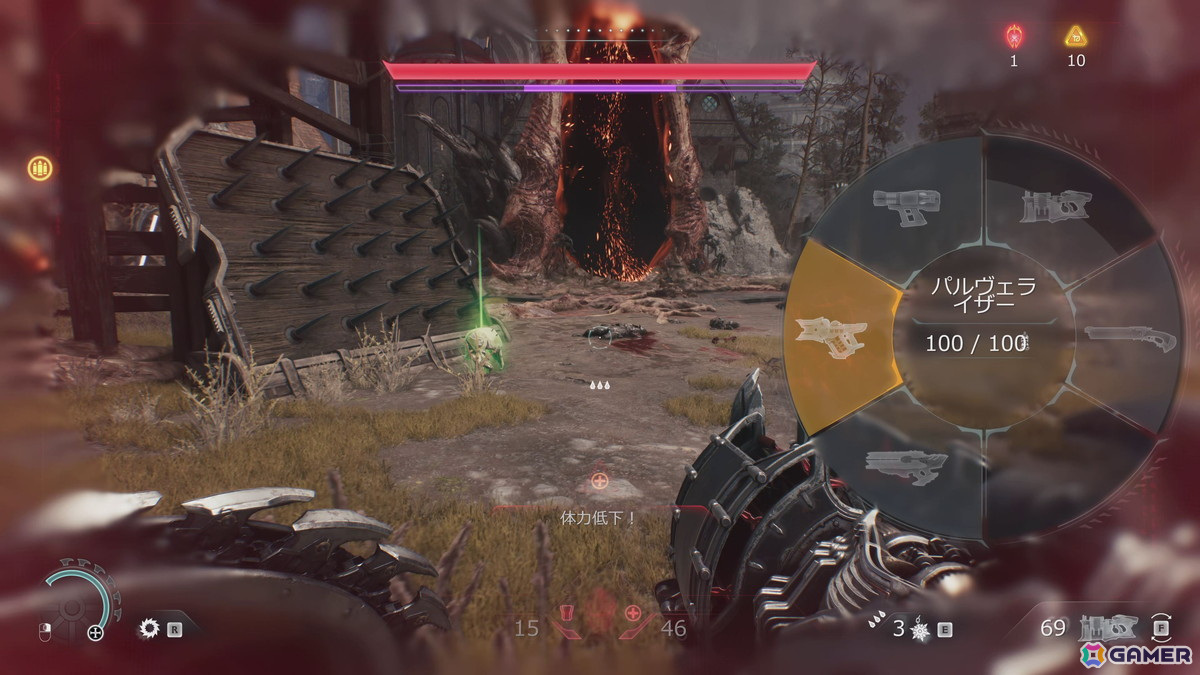Activate the shield saw blade ability icon
The height and width of the screenshot is (675, 1200).
tap(151, 628)
